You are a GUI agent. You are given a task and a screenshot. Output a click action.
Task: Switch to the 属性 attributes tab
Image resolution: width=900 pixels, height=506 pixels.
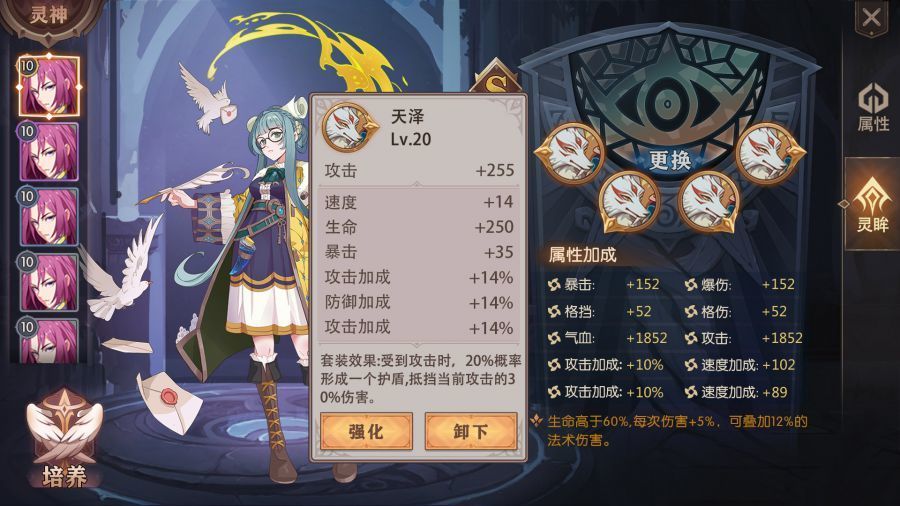(872, 108)
